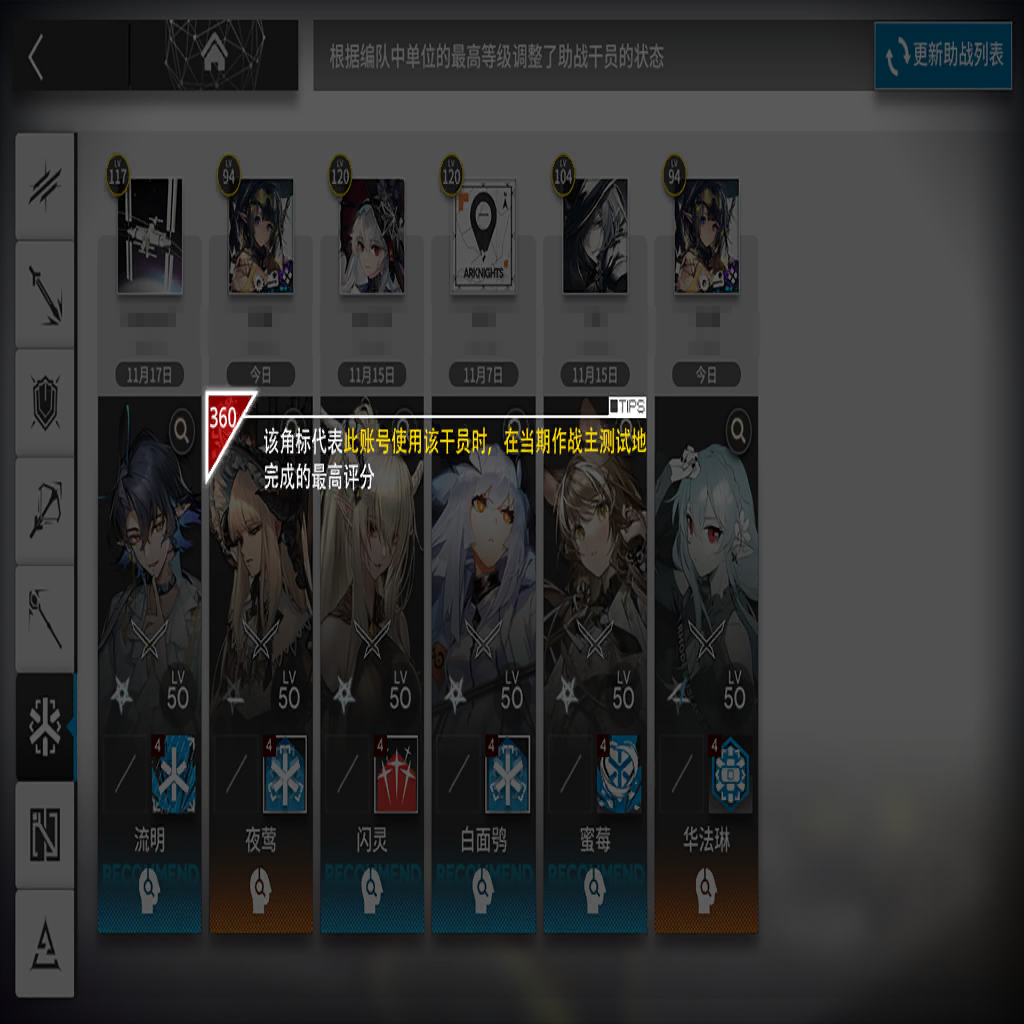Open the level 117 space station avatar

coord(149,236)
